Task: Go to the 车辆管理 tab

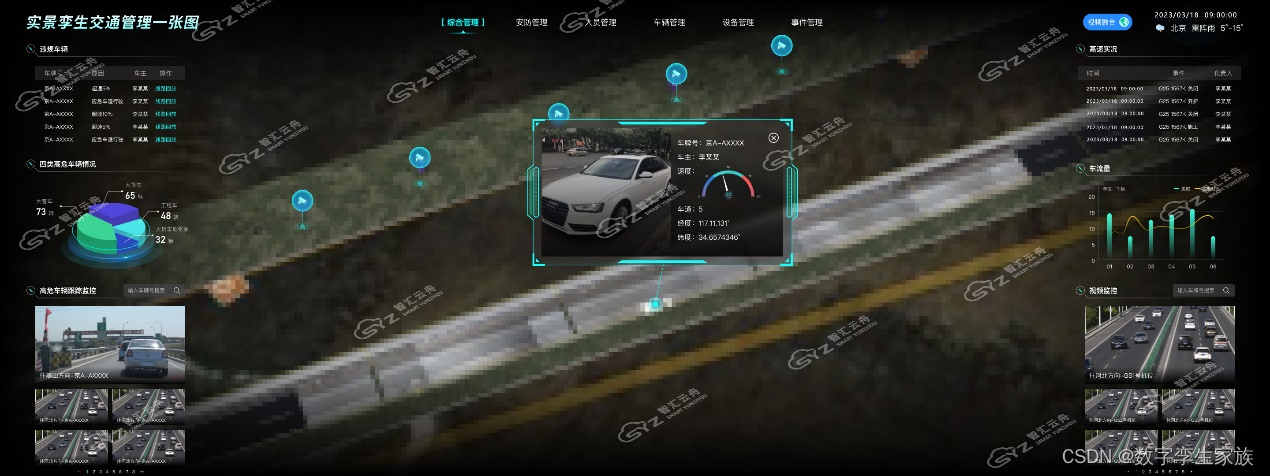Action: click(x=669, y=22)
